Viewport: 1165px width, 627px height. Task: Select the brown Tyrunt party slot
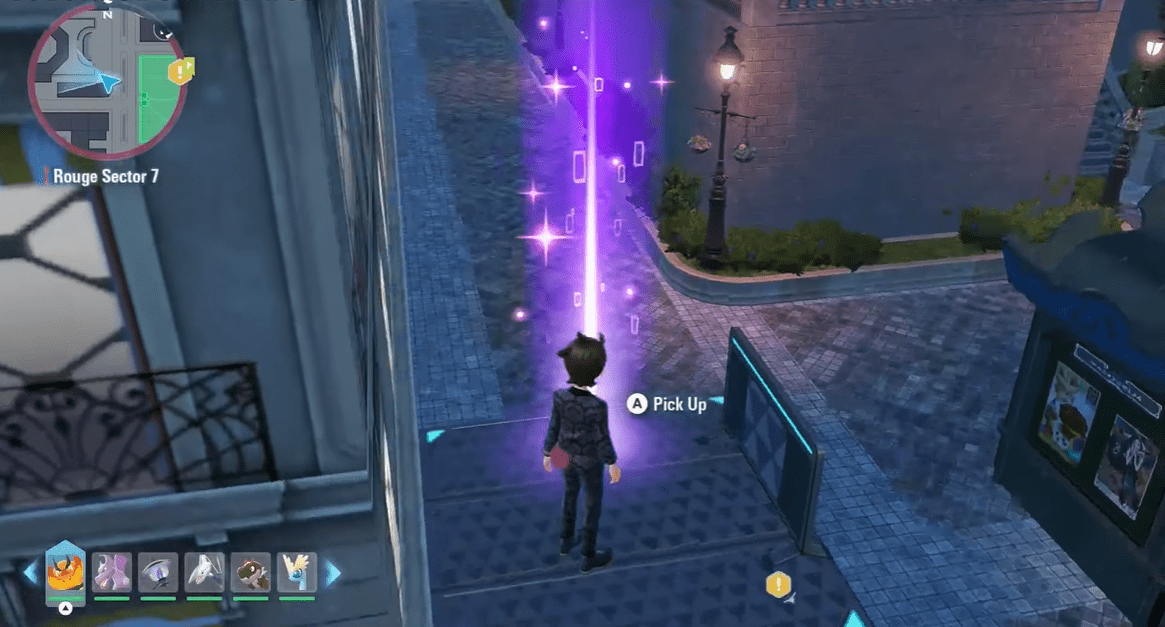251,572
